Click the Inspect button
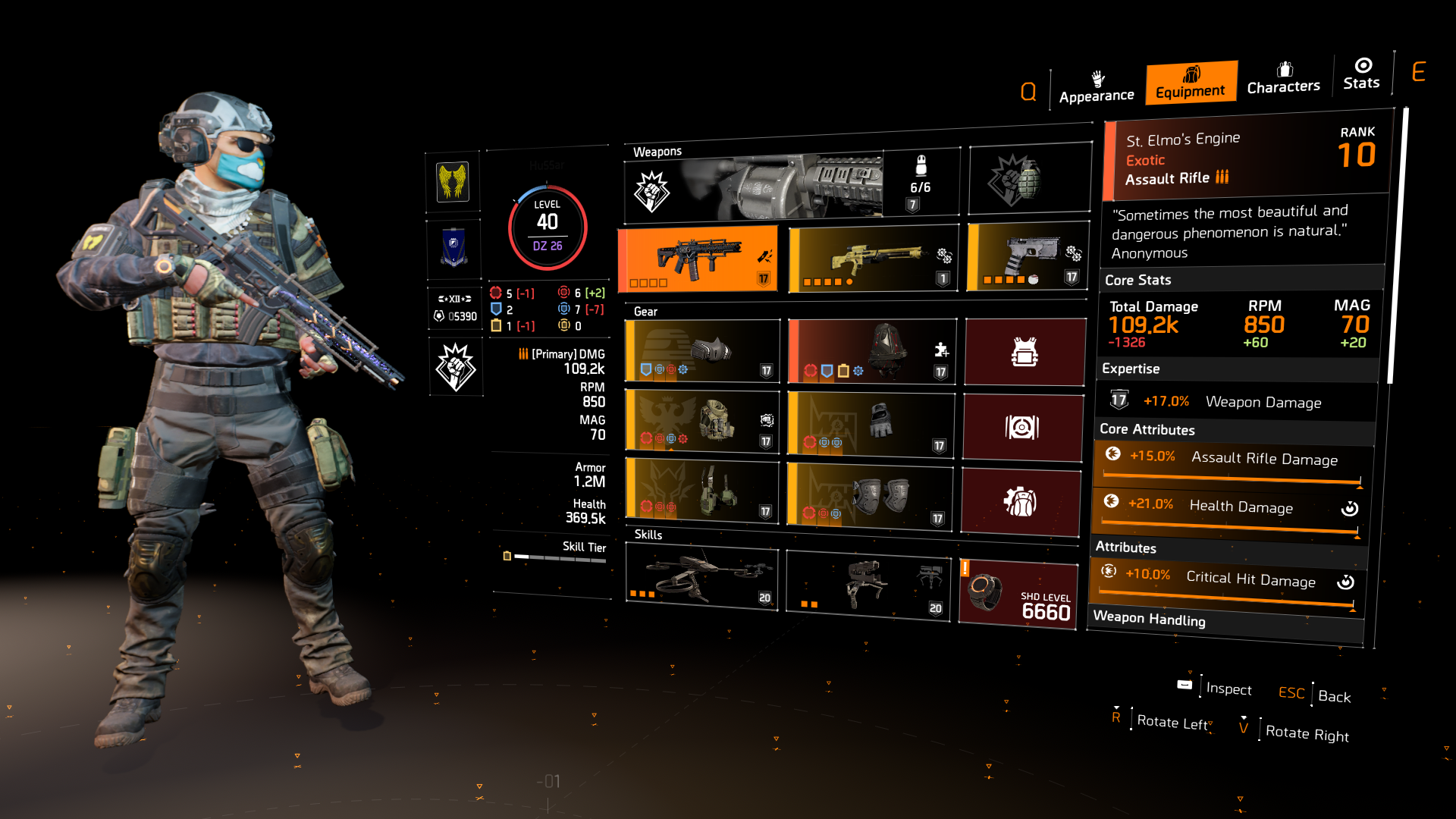This screenshot has height=819, width=1456. [x=1228, y=689]
